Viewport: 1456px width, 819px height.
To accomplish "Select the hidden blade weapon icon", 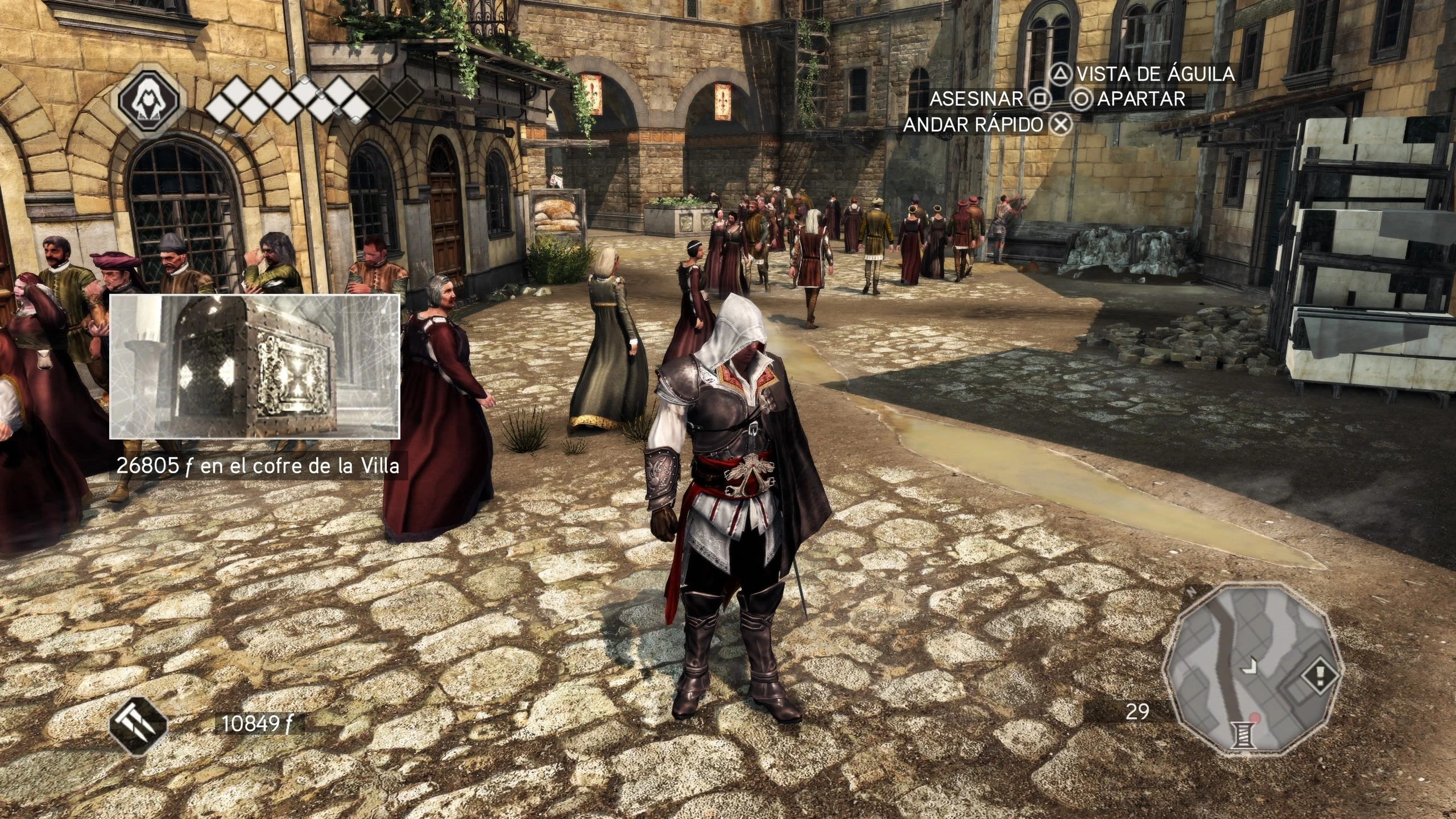I will tap(138, 726).
